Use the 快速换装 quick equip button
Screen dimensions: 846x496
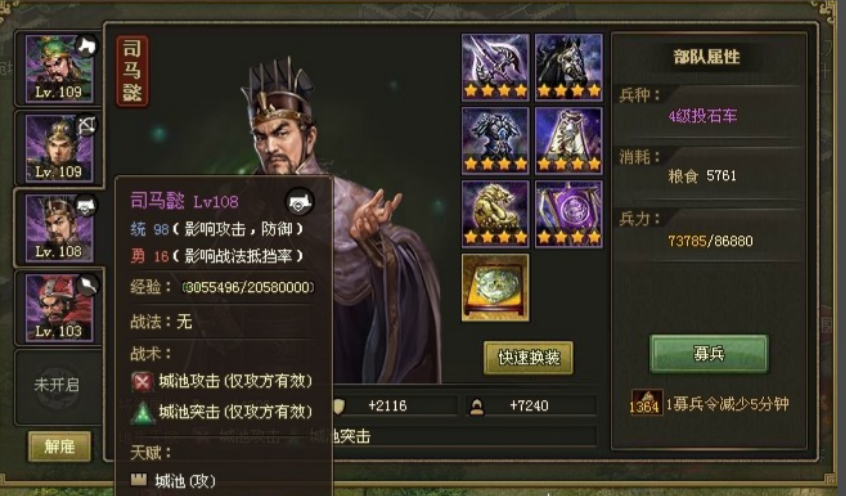528,357
